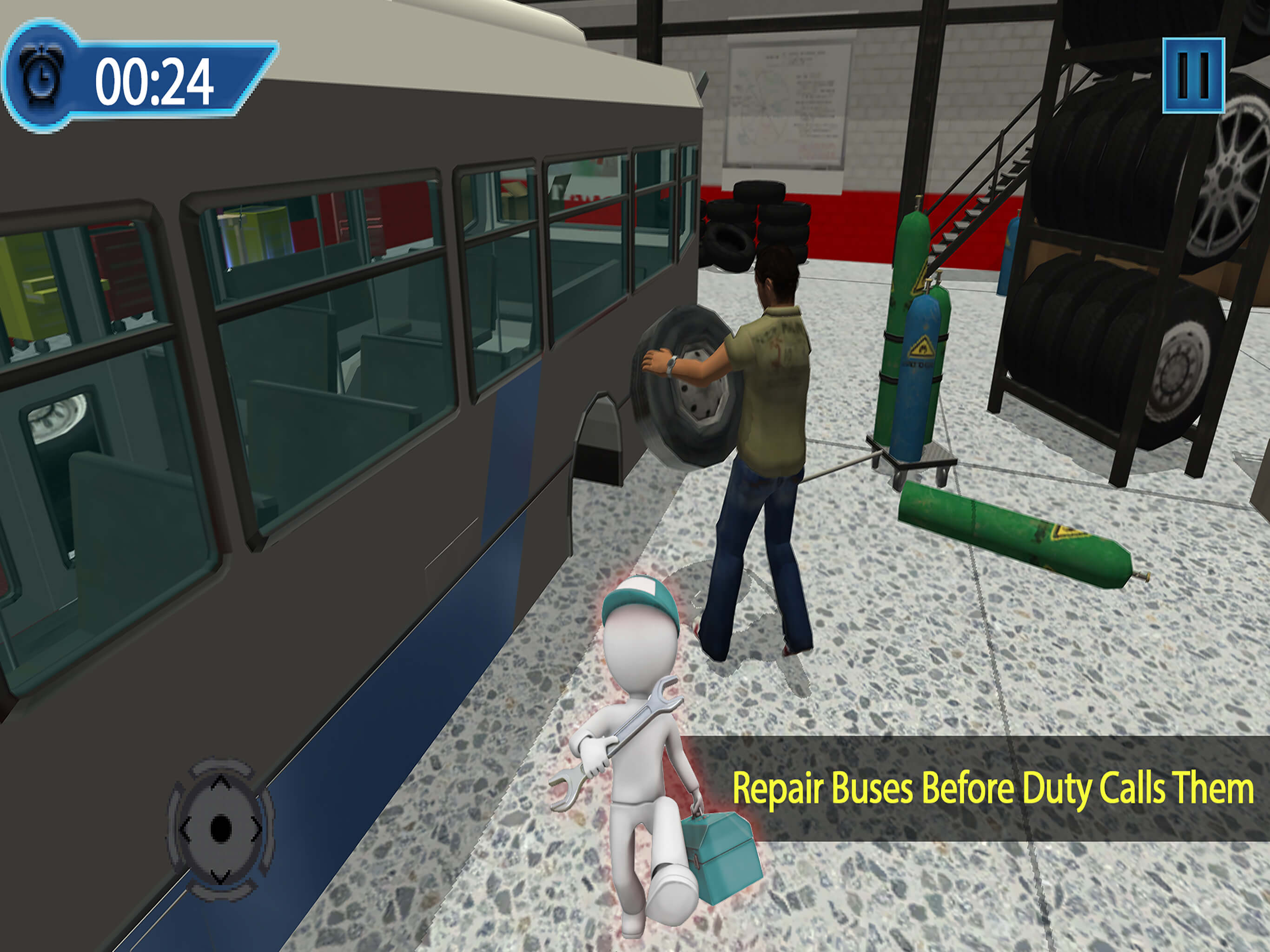1270x952 pixels.
Task: Tap the on-screen directional joystick pad
Action: (x=220, y=828)
